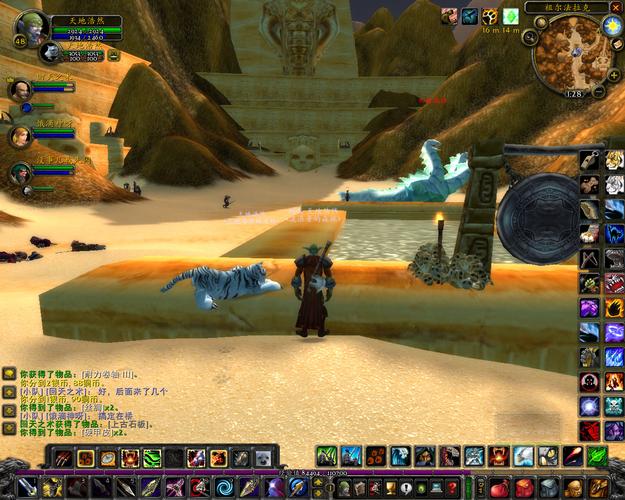The height and width of the screenshot is (500, 625).
Task: Zoom out the minimap with minus button
Action: [598, 91]
